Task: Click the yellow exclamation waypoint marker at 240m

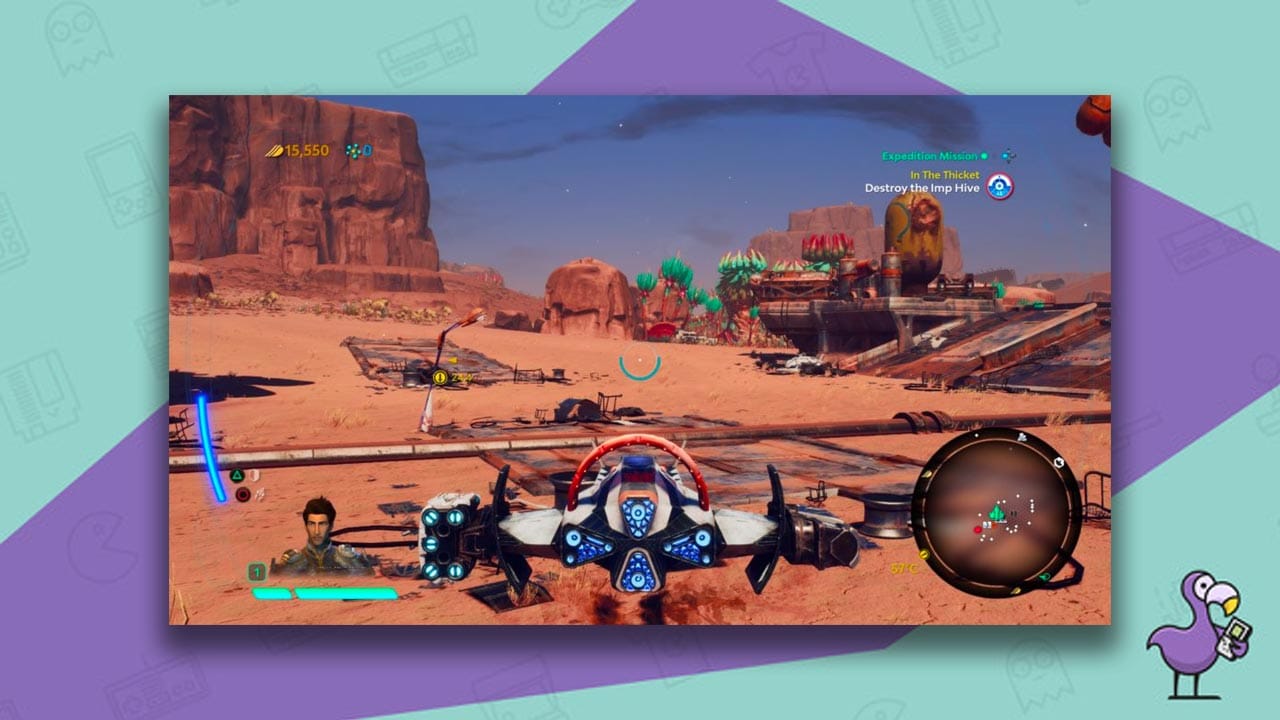Action: coord(440,377)
